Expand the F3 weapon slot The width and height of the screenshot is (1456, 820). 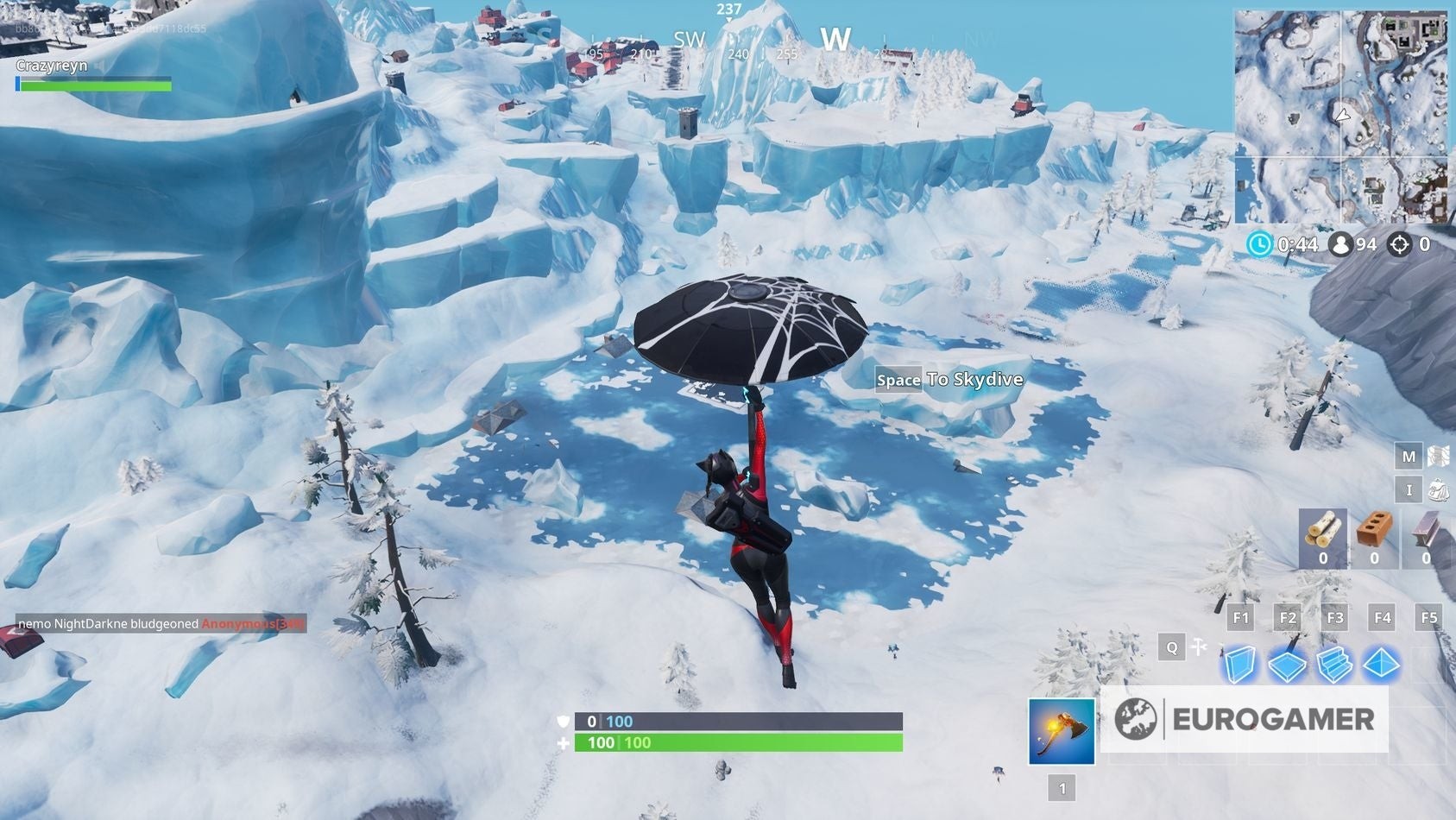pyautogui.click(x=1335, y=617)
